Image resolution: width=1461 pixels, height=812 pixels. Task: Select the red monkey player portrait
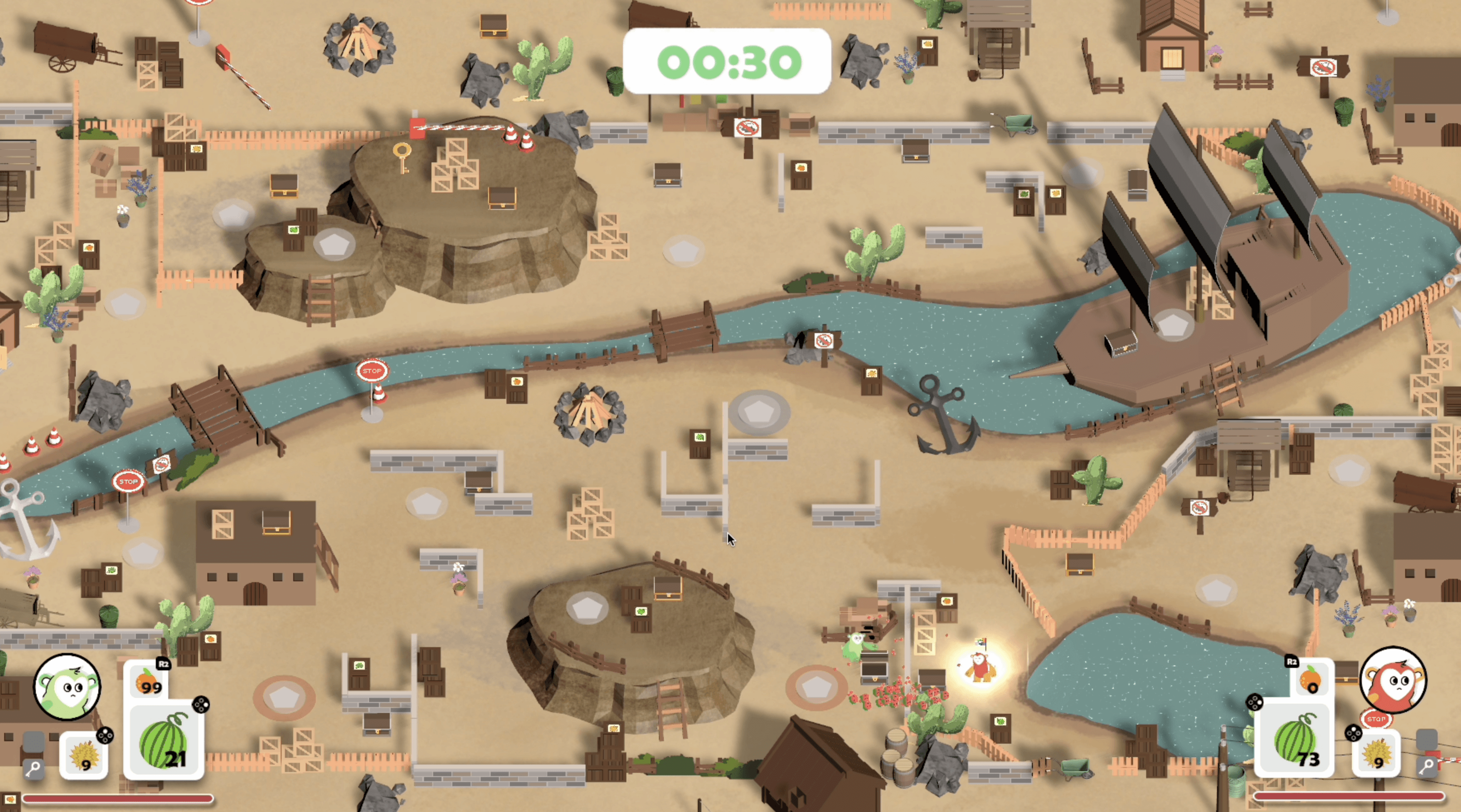1393,680
